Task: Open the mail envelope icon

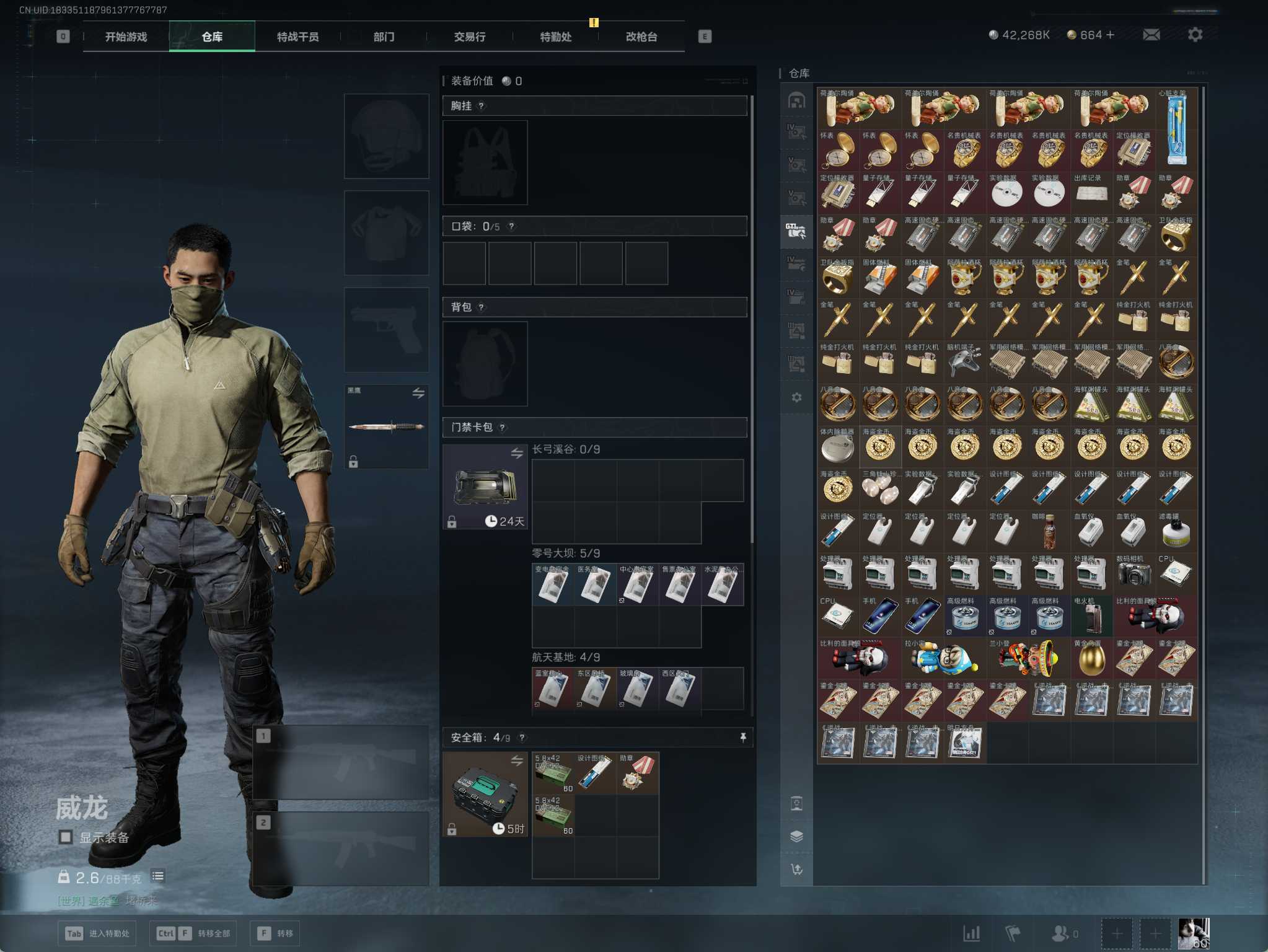Action: pos(1151,35)
